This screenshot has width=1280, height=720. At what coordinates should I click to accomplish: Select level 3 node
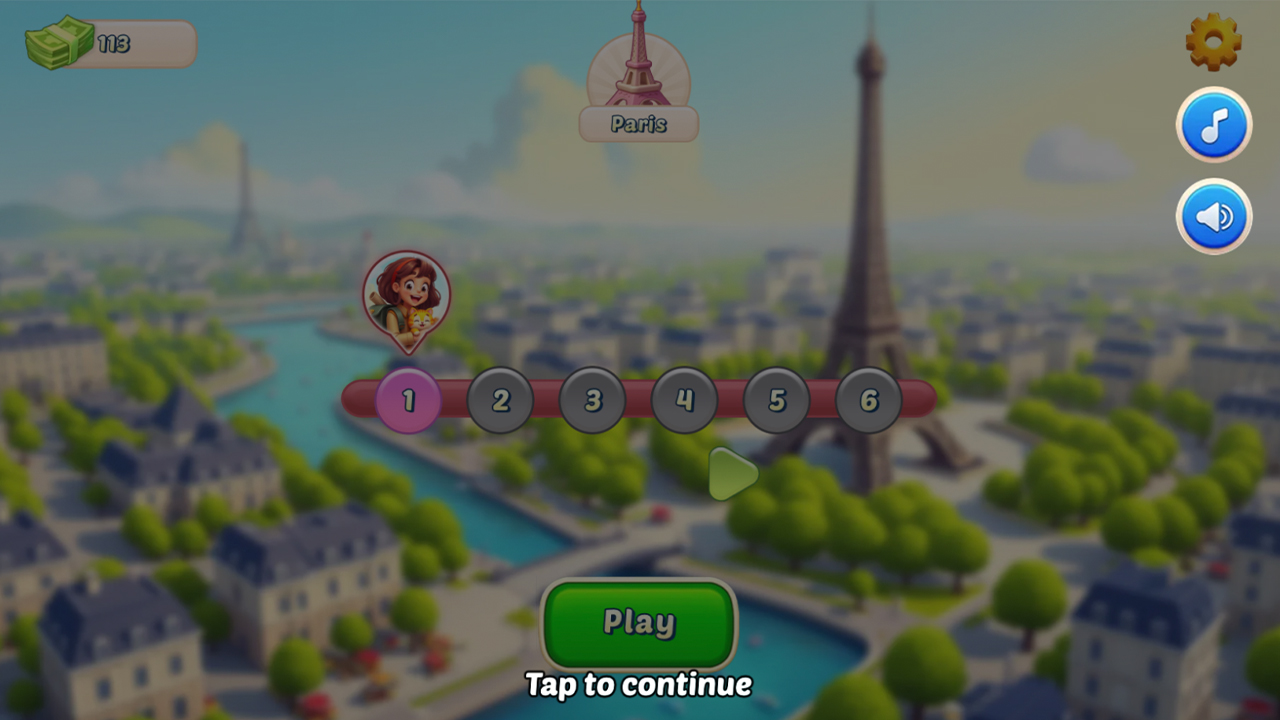coord(592,400)
